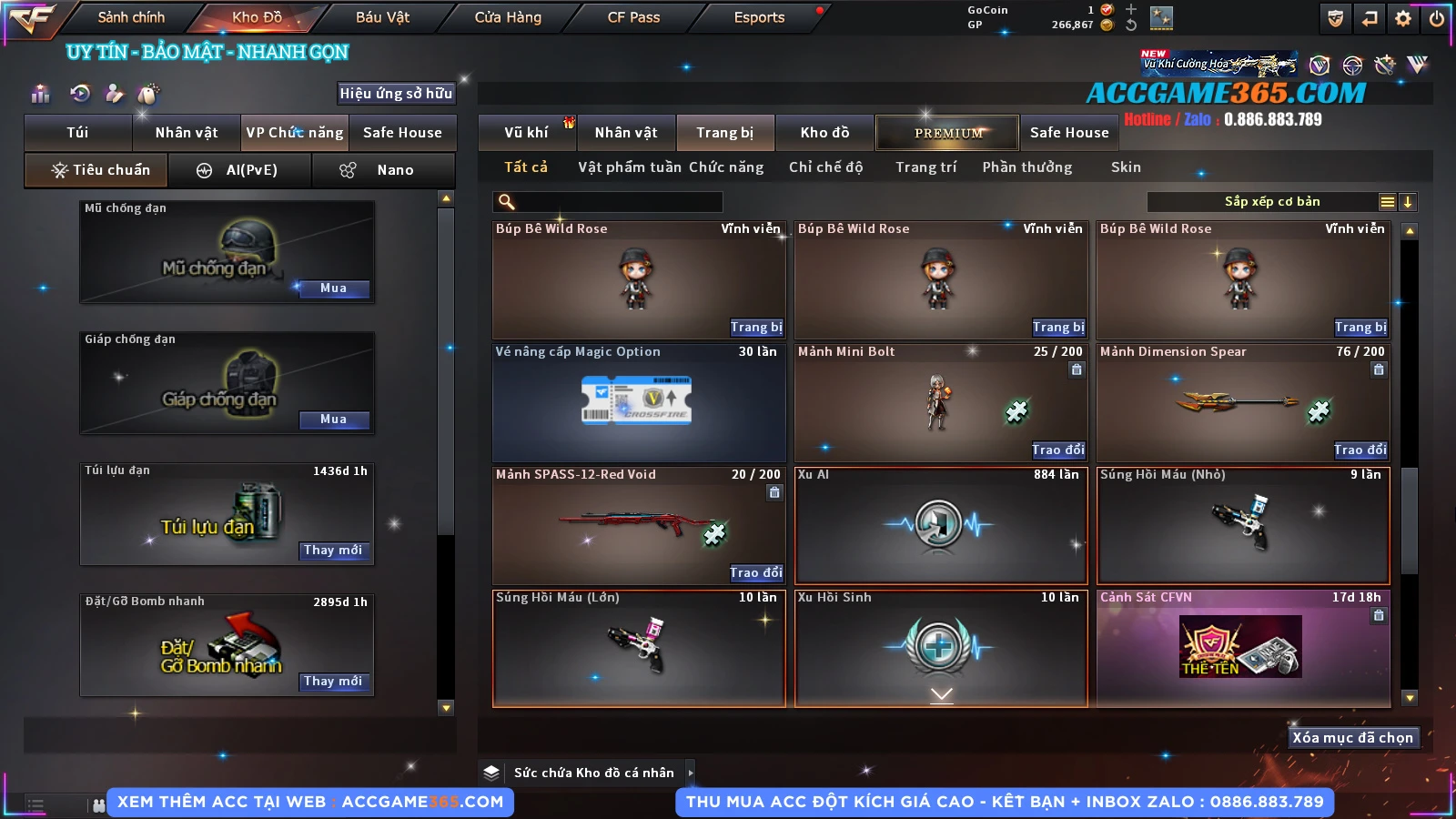
Task: Replace the Túi lựu đạn item
Action: tap(333, 551)
